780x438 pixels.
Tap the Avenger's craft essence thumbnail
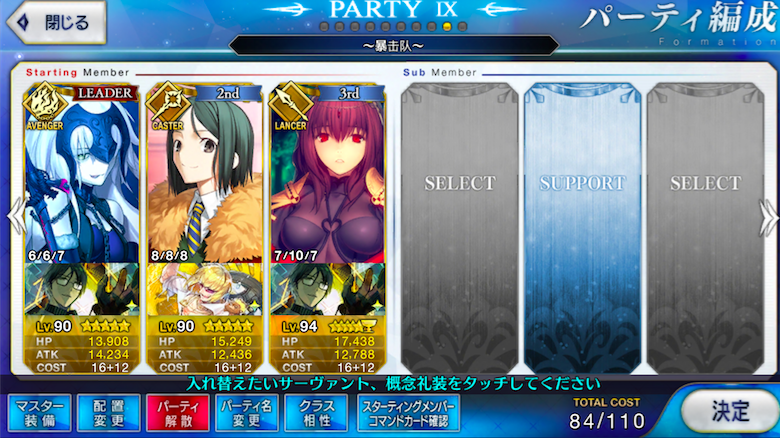pyautogui.click(x=82, y=285)
